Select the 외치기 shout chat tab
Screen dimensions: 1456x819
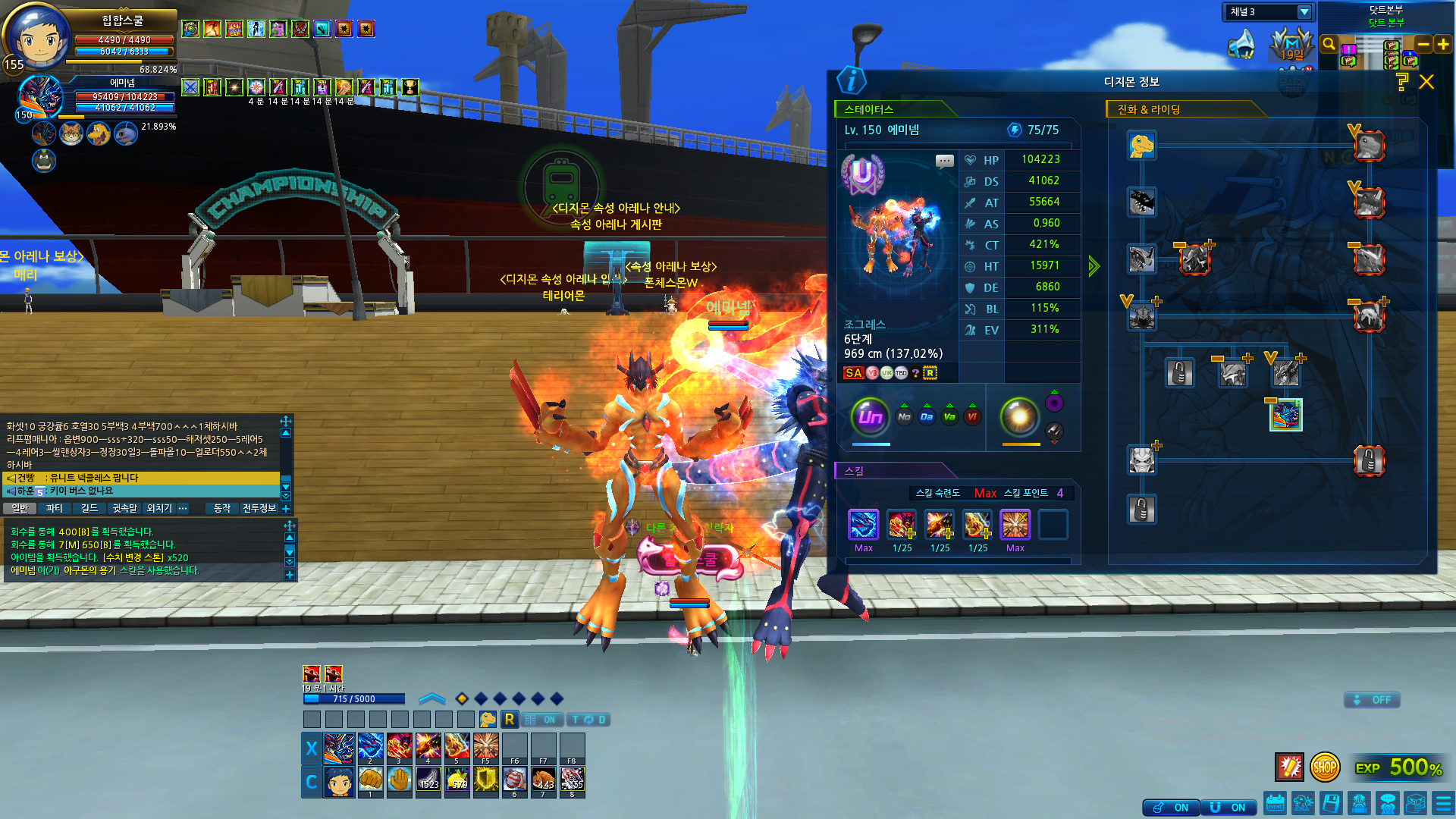point(159,508)
